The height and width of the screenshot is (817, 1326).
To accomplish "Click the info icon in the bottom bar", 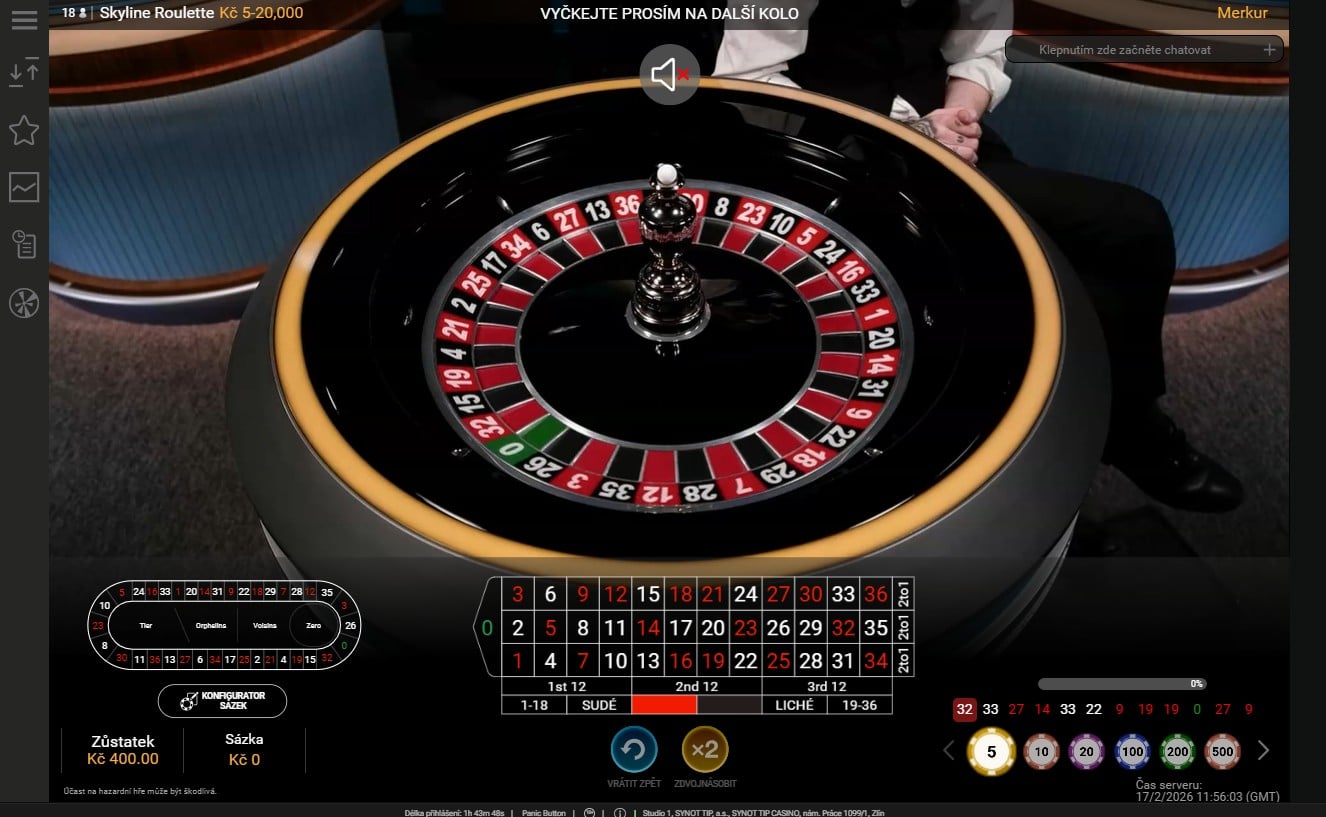I will [620, 812].
